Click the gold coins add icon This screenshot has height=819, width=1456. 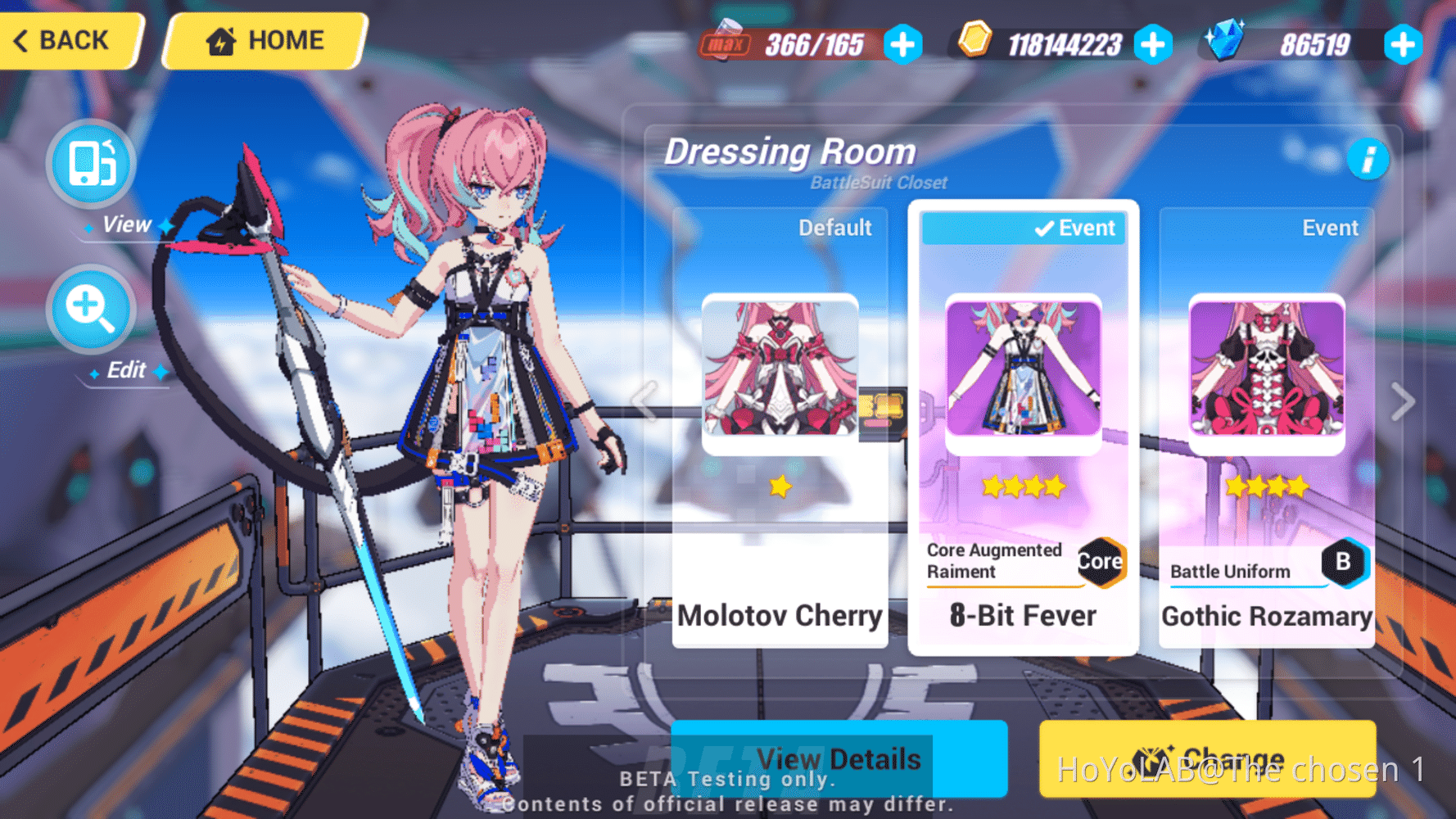tap(1155, 46)
